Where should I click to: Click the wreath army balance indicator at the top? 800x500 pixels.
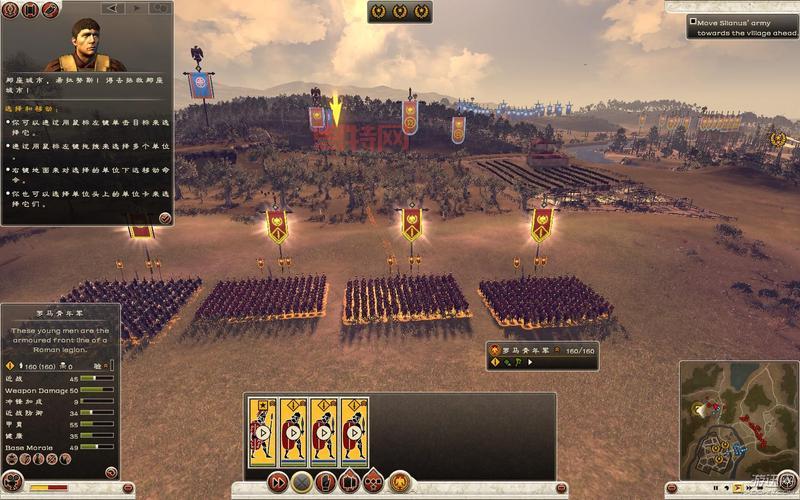point(400,12)
